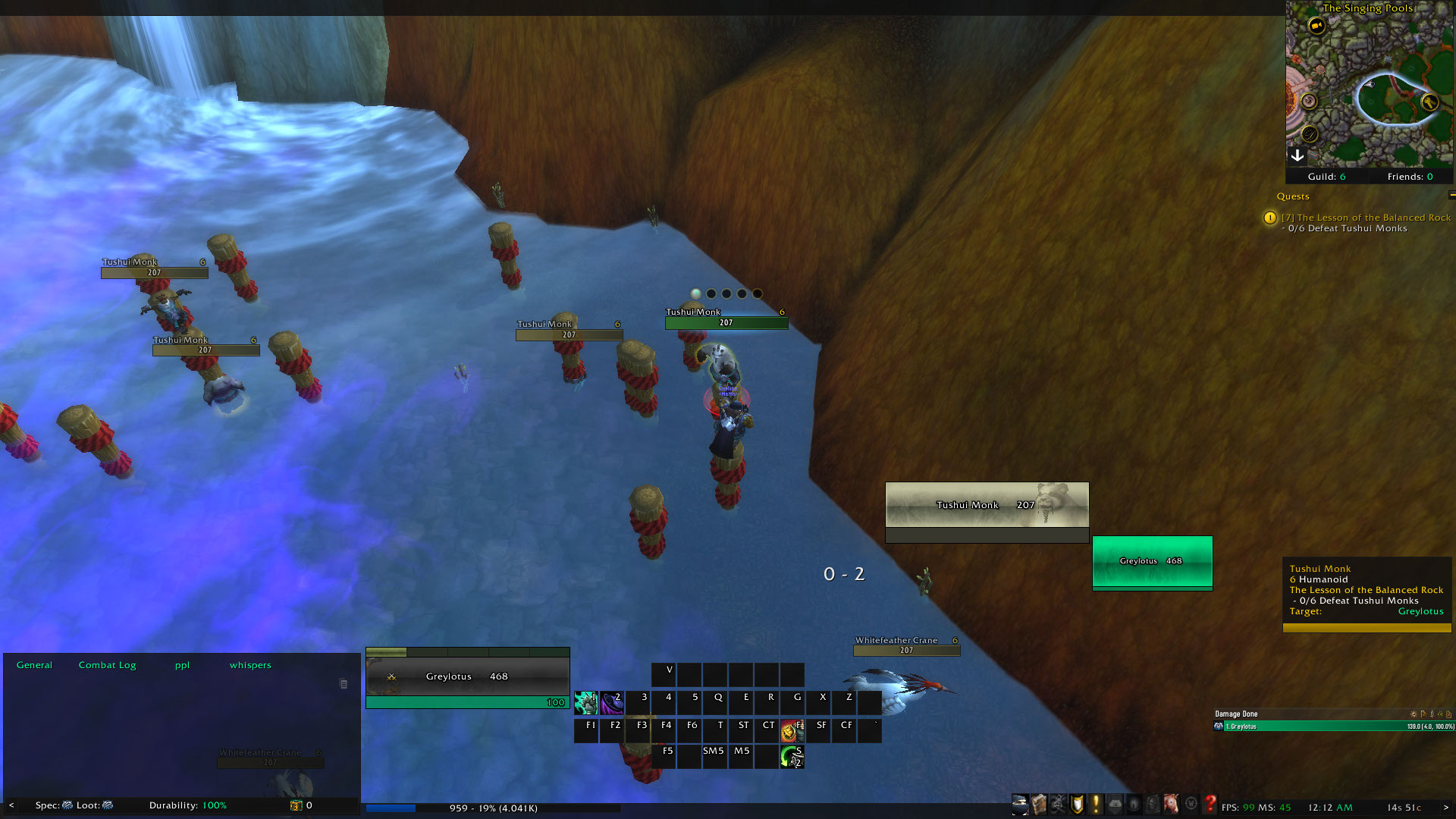This screenshot has width=1456, height=819.
Task: Show the whispers chat tab
Action: (x=250, y=665)
